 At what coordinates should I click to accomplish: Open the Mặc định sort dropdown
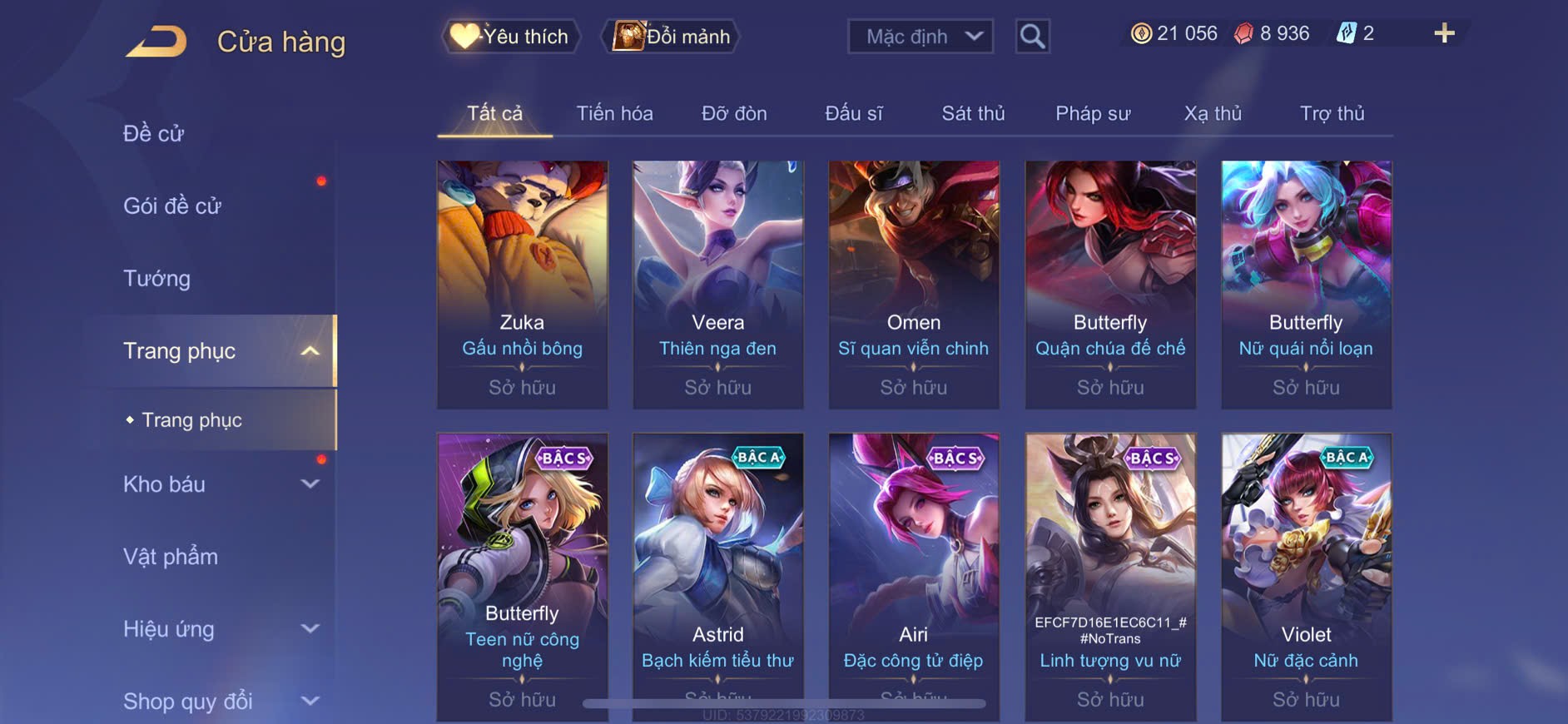[920, 37]
